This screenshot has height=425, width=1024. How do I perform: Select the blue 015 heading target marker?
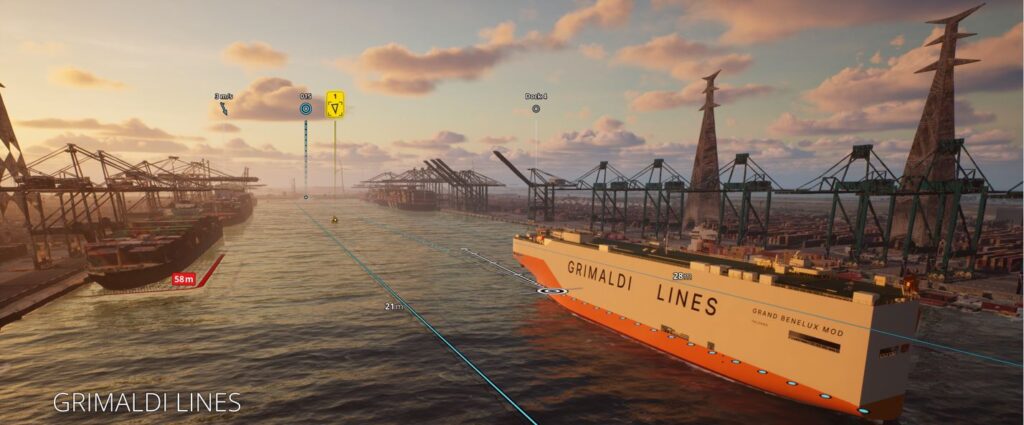click(x=306, y=108)
